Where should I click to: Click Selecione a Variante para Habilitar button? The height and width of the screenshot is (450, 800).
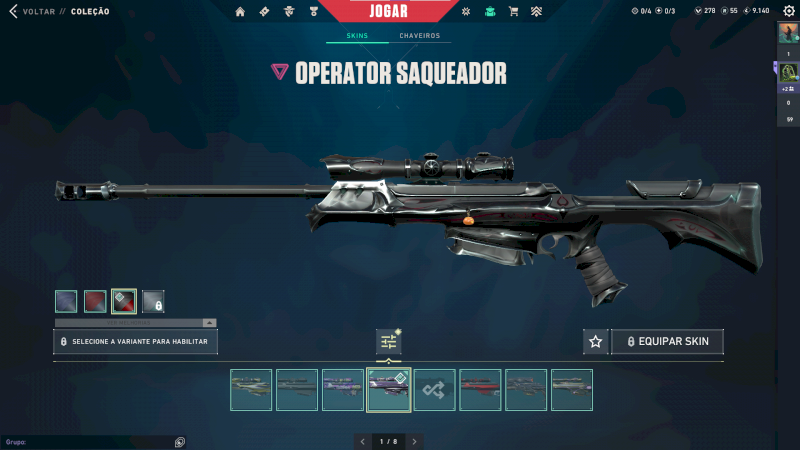[x=135, y=342]
